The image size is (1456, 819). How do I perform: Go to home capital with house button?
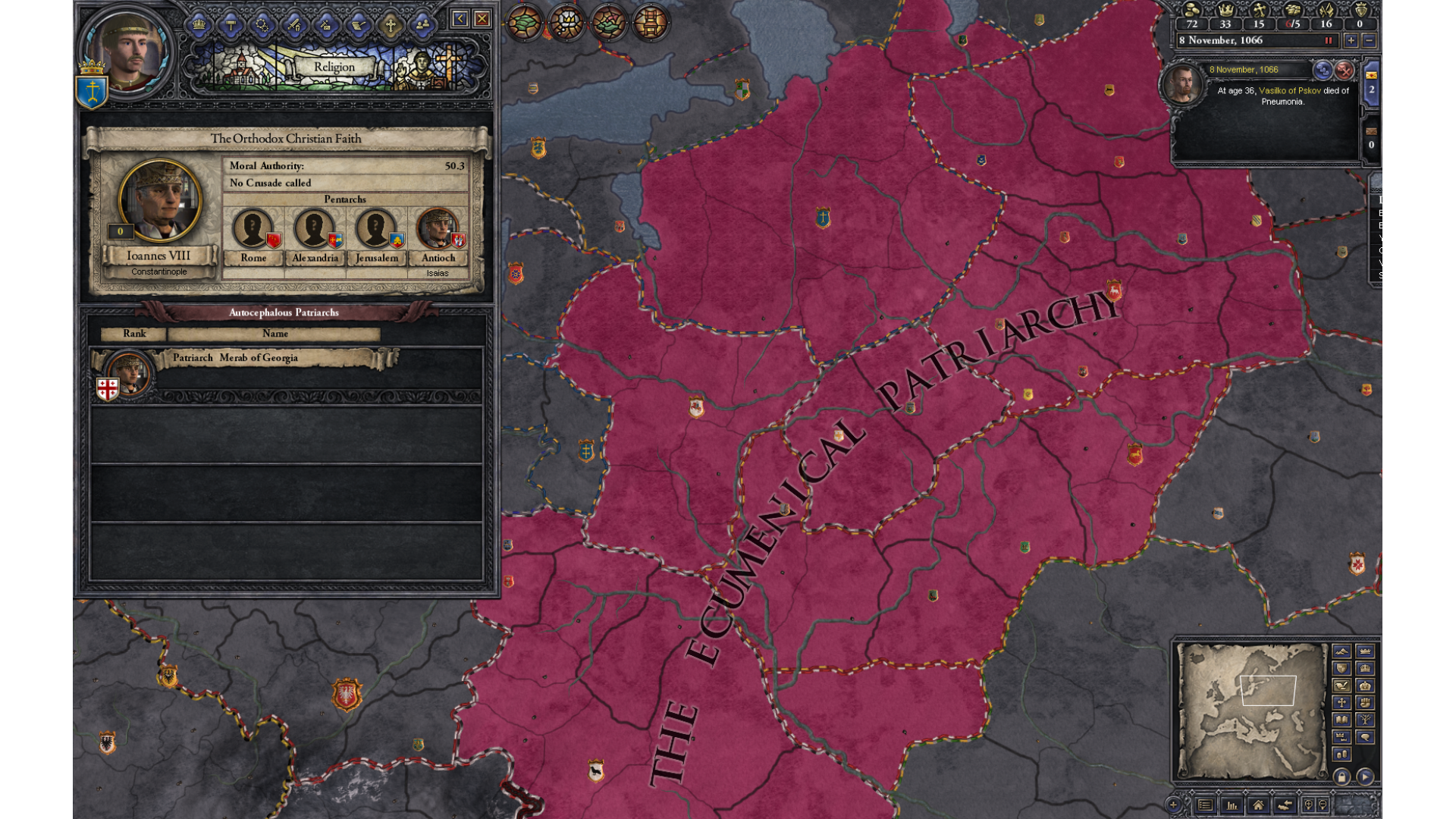coord(1258,805)
